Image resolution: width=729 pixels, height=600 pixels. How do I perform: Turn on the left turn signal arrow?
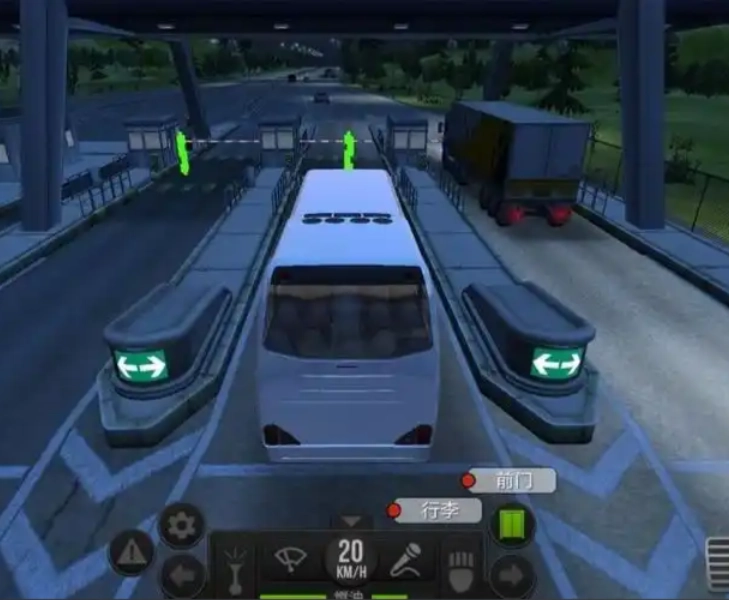click(x=182, y=576)
